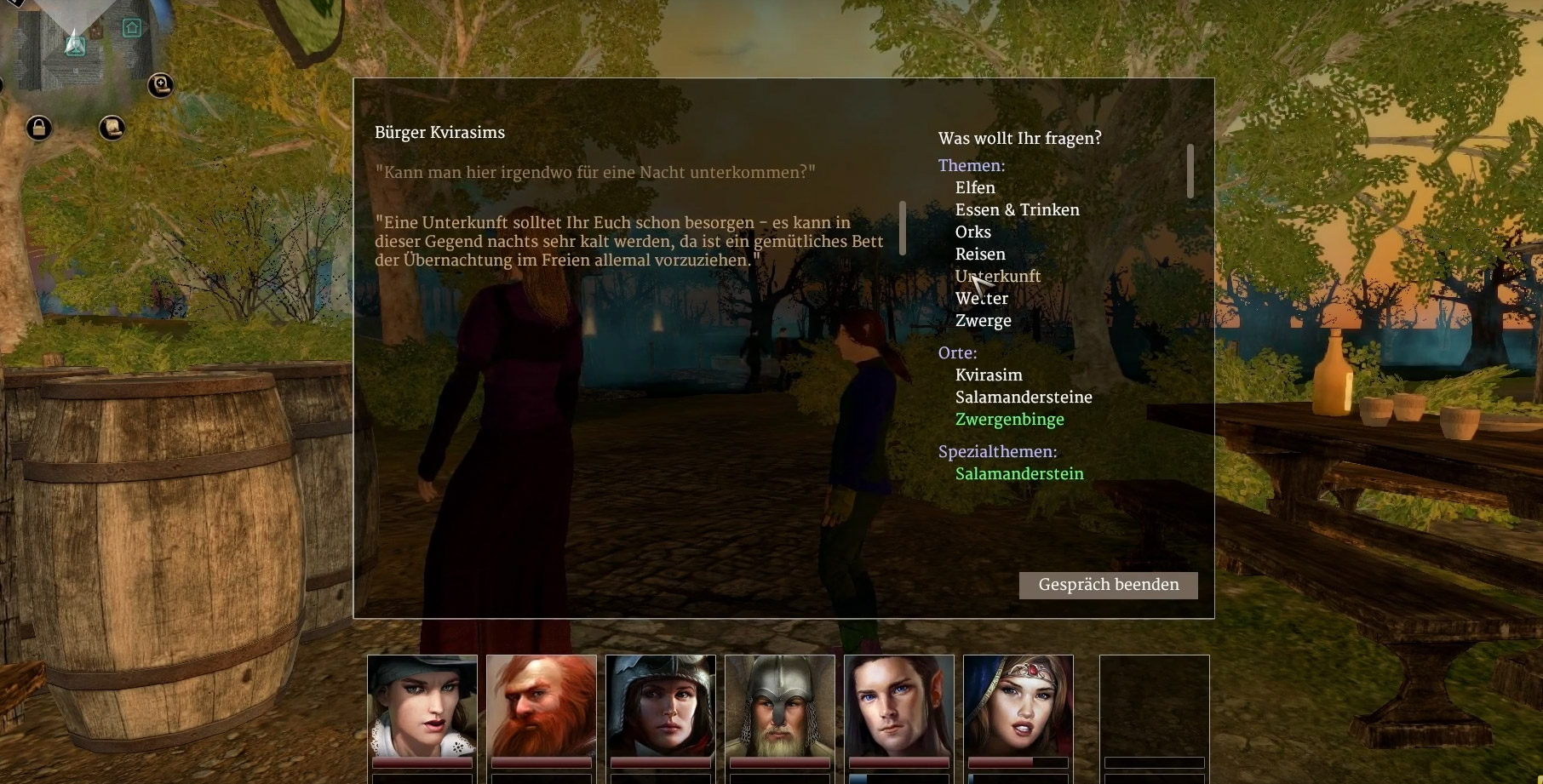Ask about the Wetter
Viewport: 1543px width, 784px height.
tap(982, 298)
